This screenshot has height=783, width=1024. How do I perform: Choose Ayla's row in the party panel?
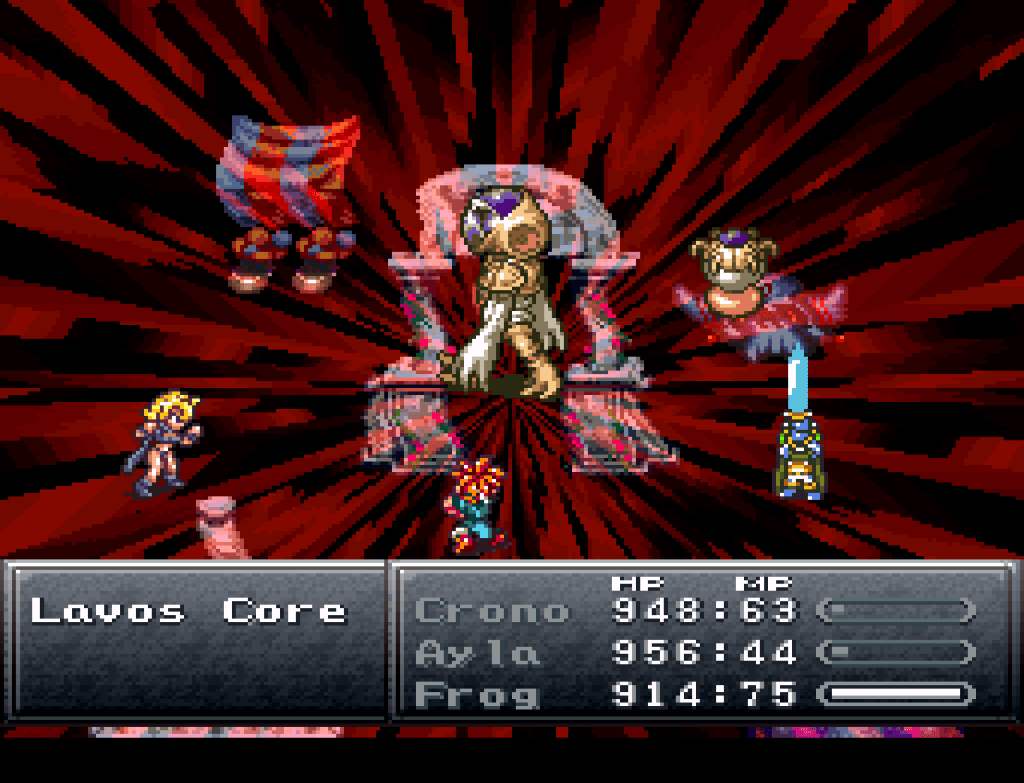coord(478,652)
